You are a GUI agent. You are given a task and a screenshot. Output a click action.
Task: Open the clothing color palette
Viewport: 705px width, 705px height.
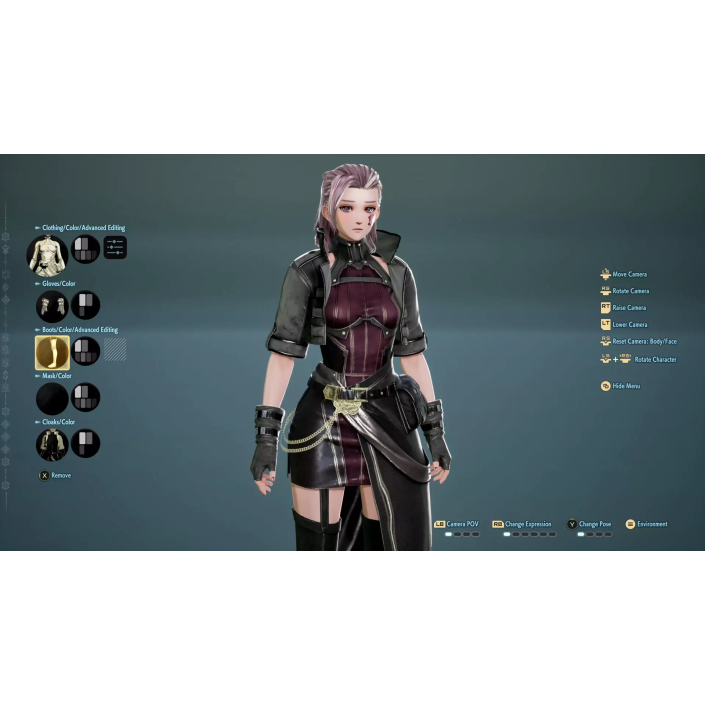click(x=85, y=249)
